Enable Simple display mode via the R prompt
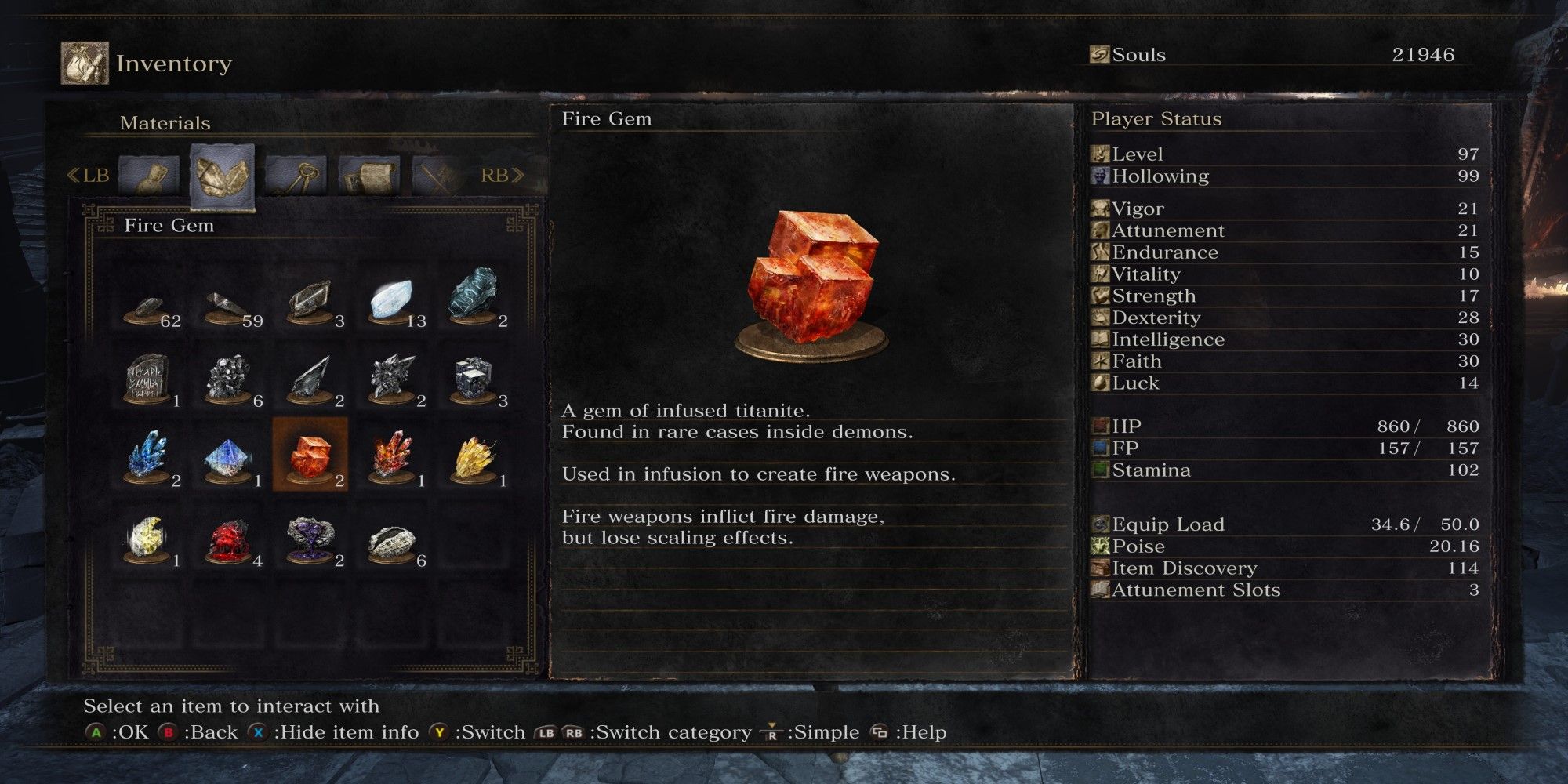 pos(771,731)
